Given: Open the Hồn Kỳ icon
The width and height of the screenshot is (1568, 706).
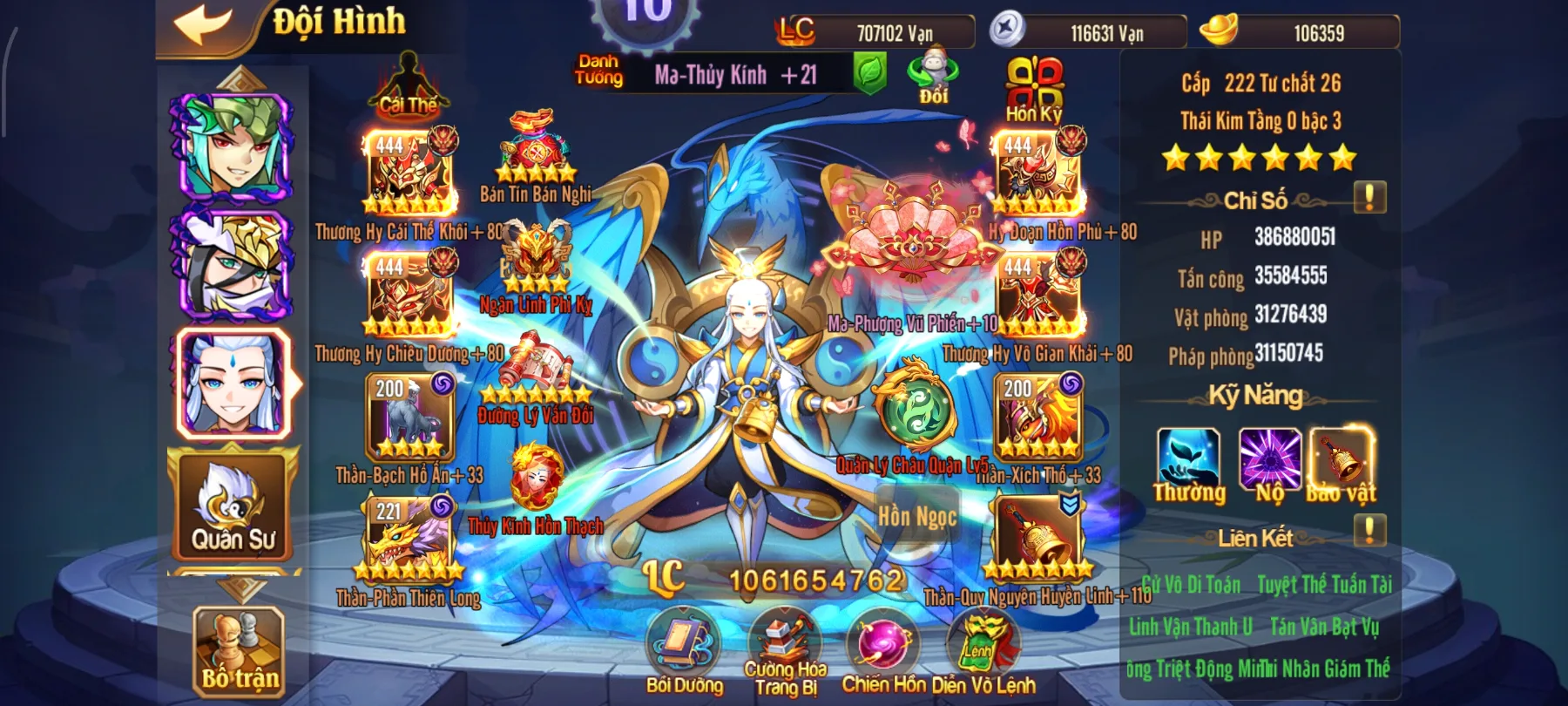Looking at the screenshot, I should pyautogui.click(x=1034, y=87).
